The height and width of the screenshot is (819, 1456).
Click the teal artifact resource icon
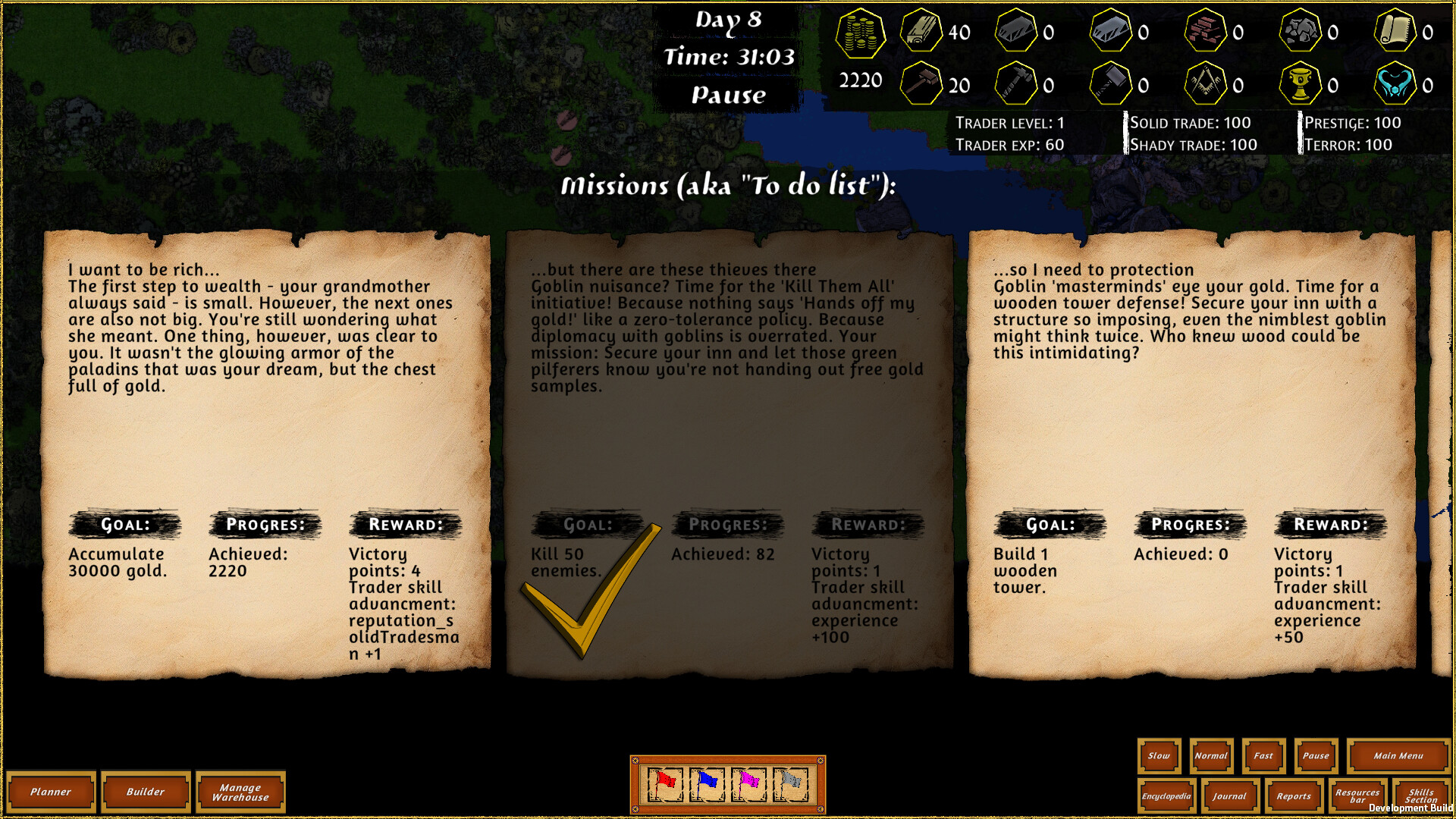coord(1397,83)
